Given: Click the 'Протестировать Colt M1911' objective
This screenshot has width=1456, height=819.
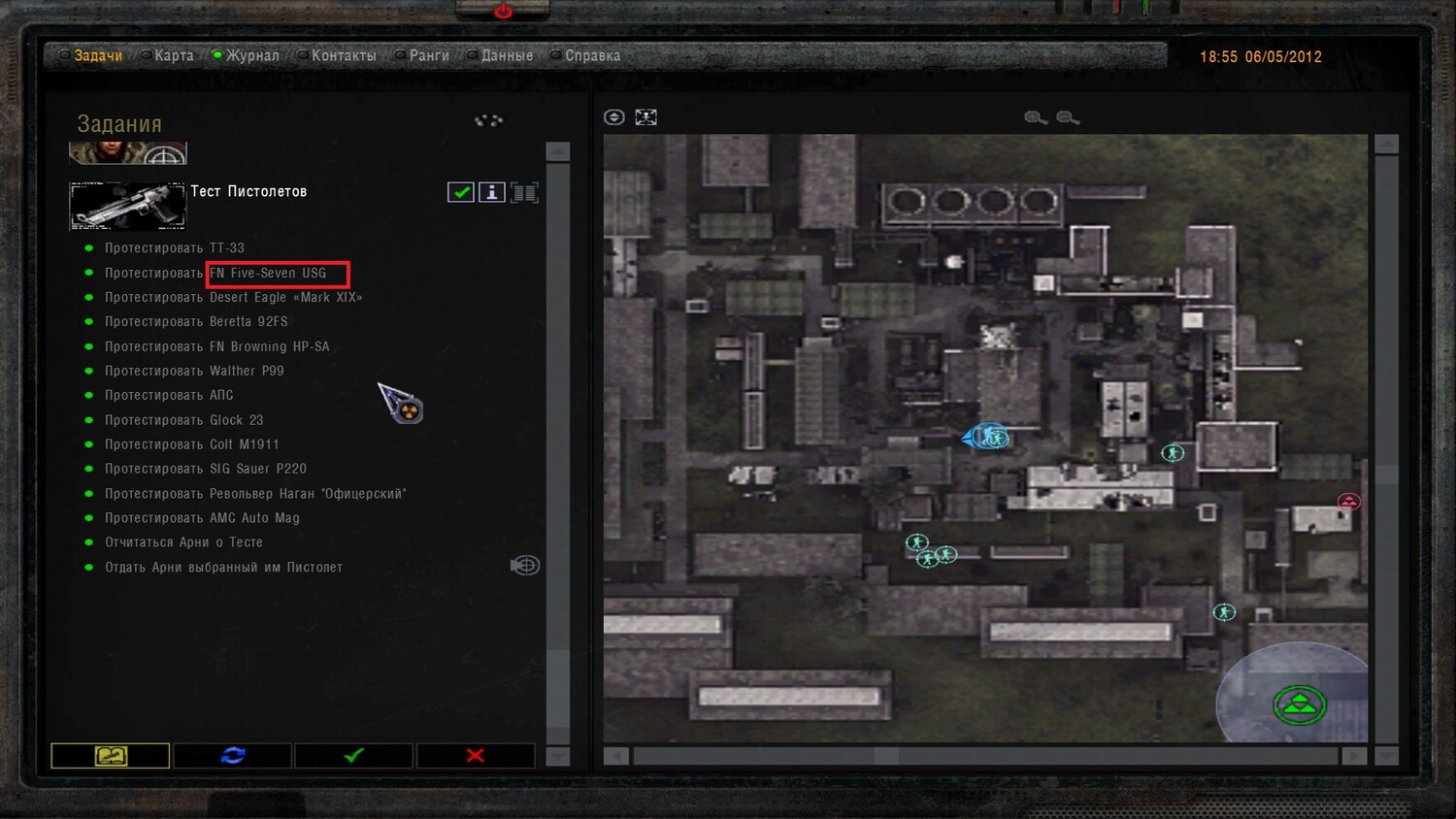Looking at the screenshot, I should (x=191, y=444).
